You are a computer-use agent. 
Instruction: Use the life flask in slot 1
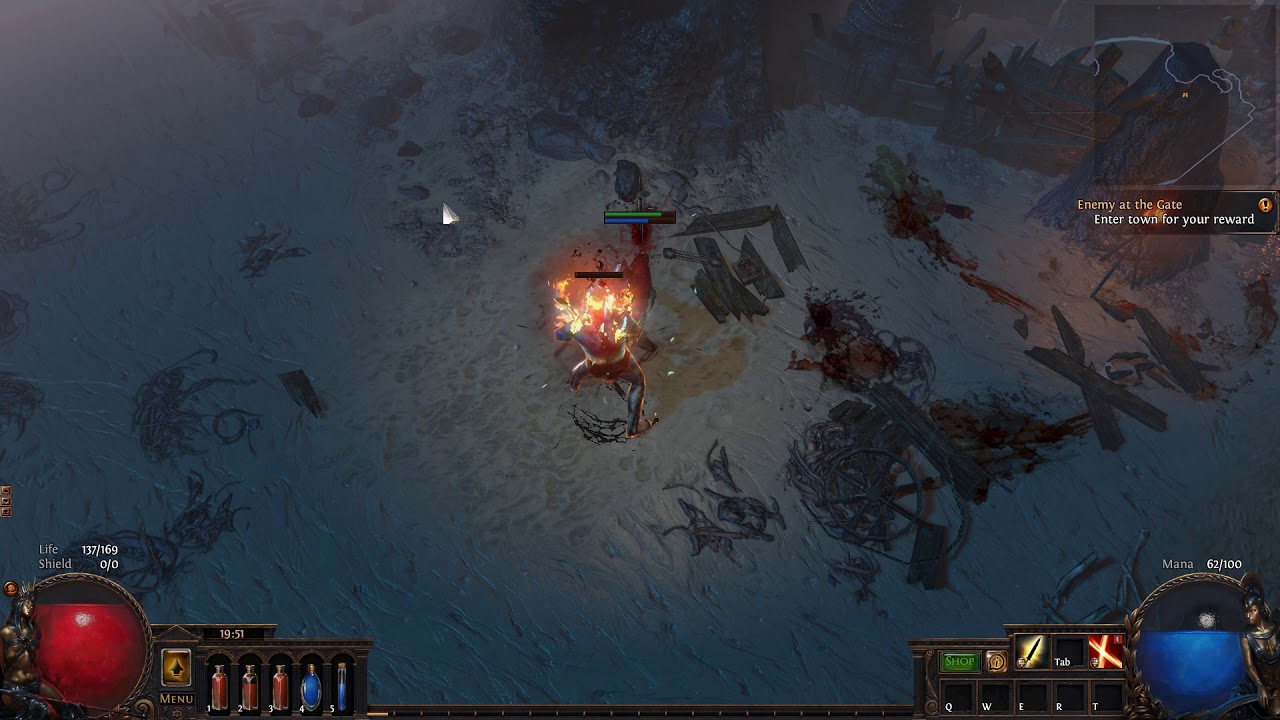219,686
